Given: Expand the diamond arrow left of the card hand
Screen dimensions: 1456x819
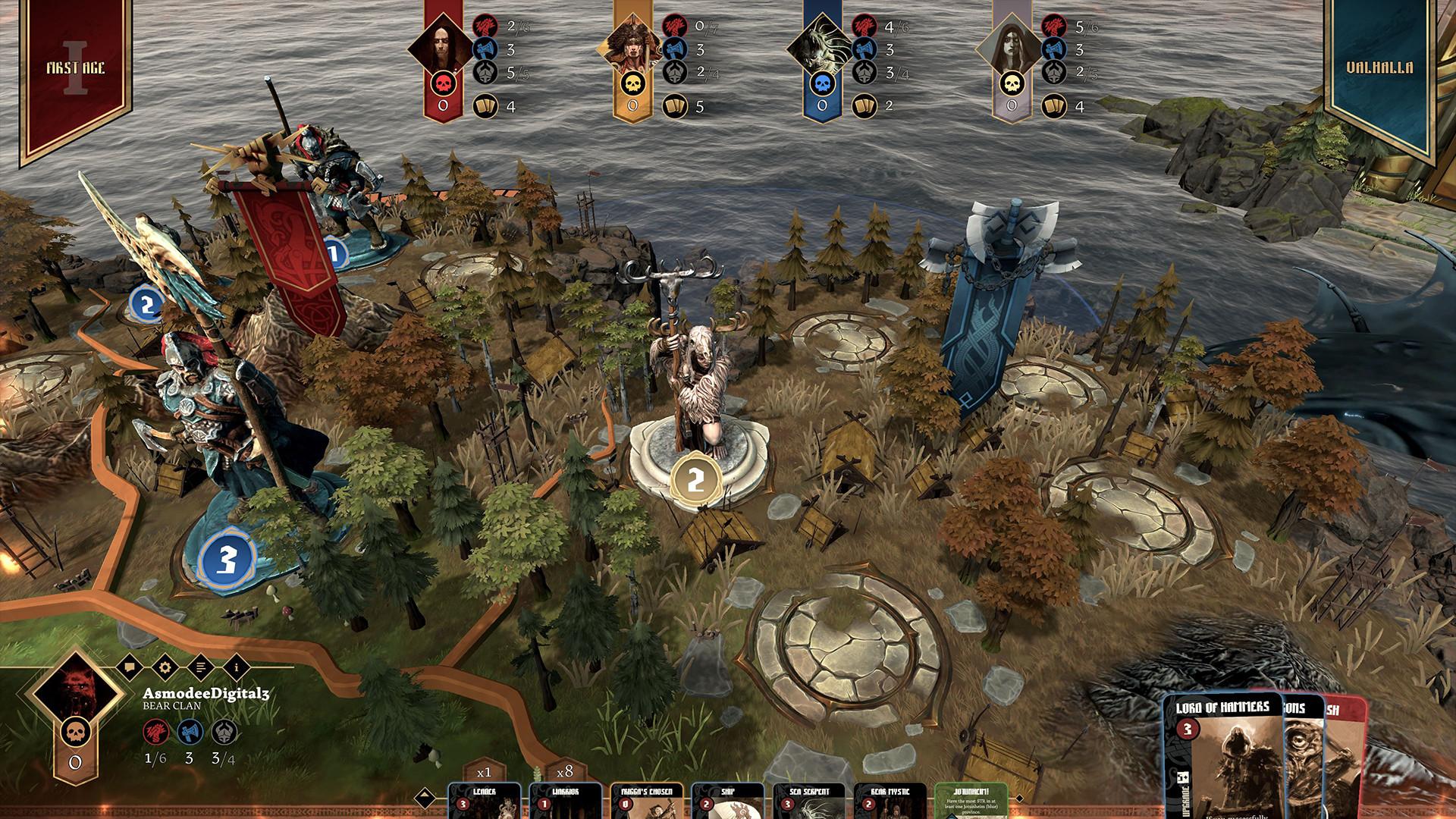Looking at the screenshot, I should tap(423, 797).
